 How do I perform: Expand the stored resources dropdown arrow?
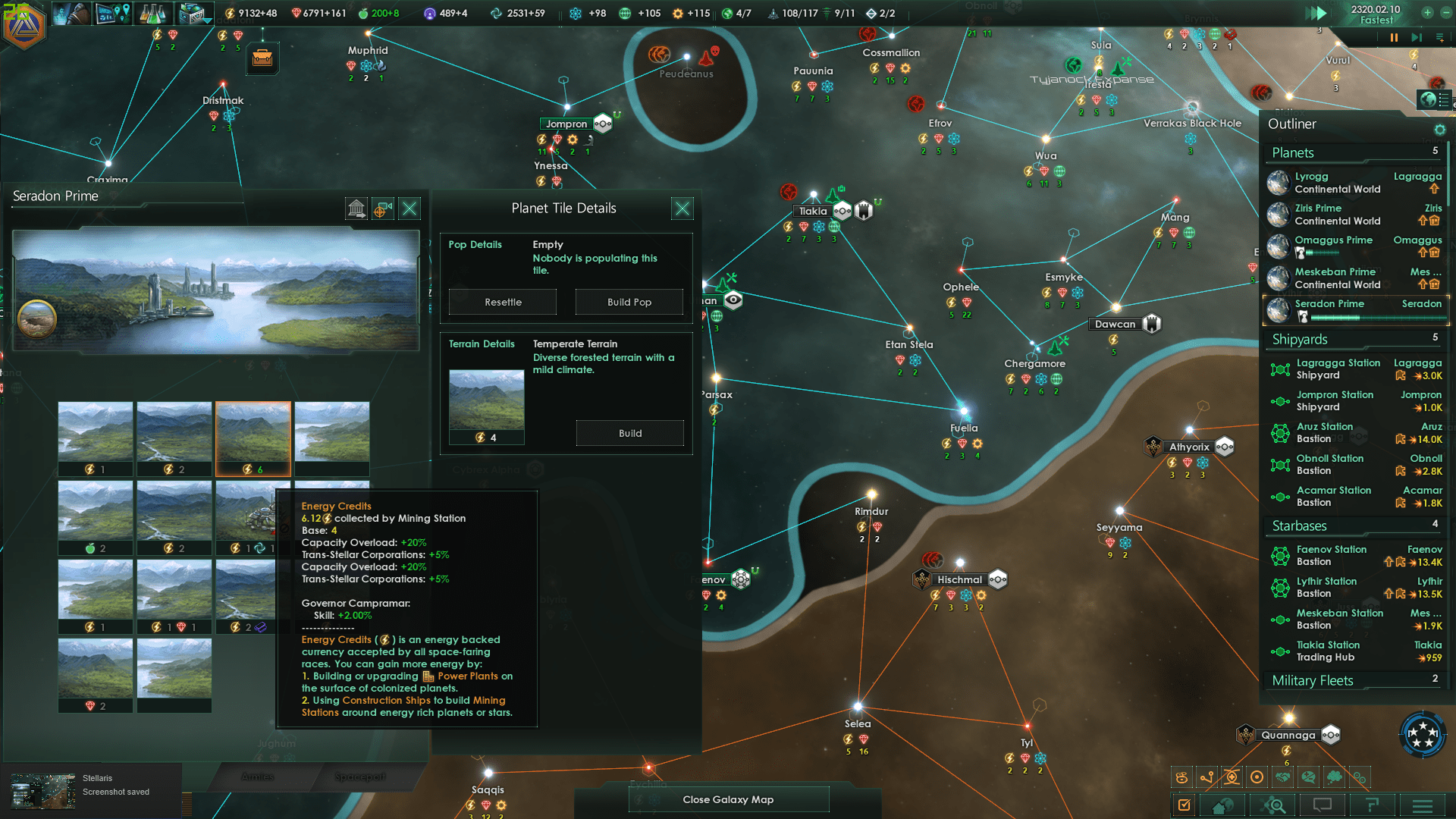pyautogui.click(x=206, y=20)
